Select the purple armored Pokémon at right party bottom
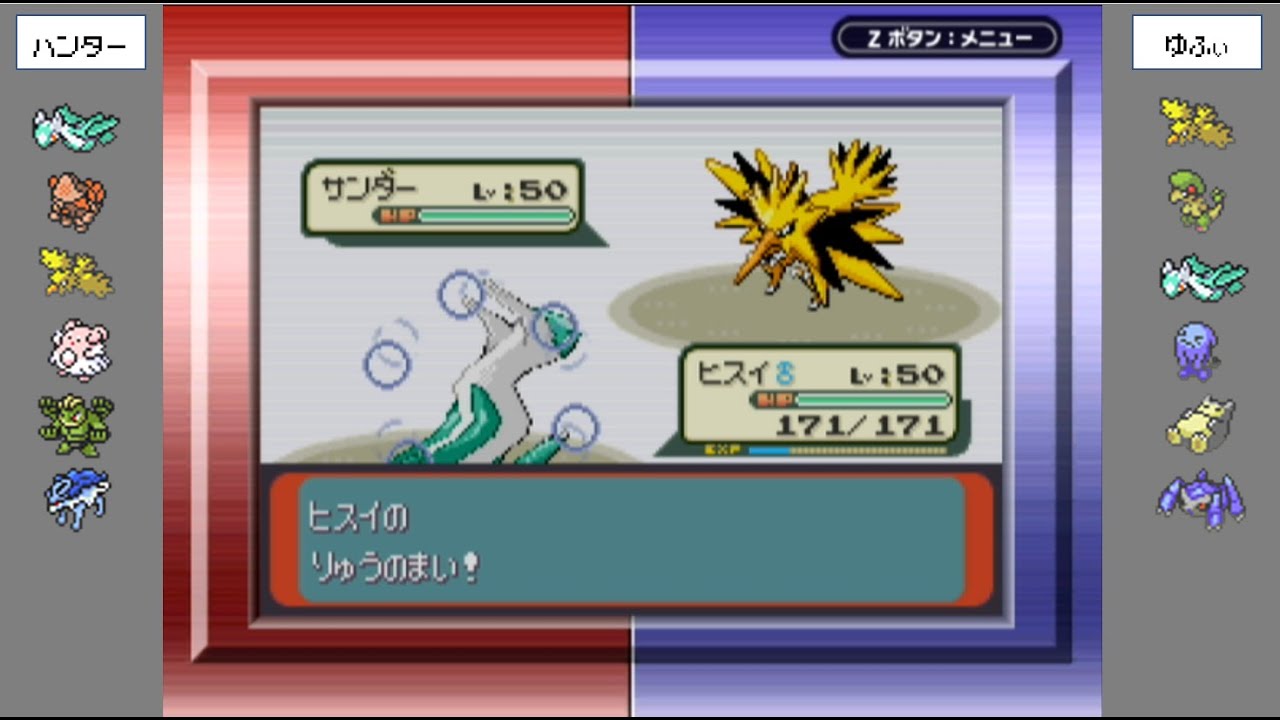This screenshot has width=1280, height=720. point(1198,498)
